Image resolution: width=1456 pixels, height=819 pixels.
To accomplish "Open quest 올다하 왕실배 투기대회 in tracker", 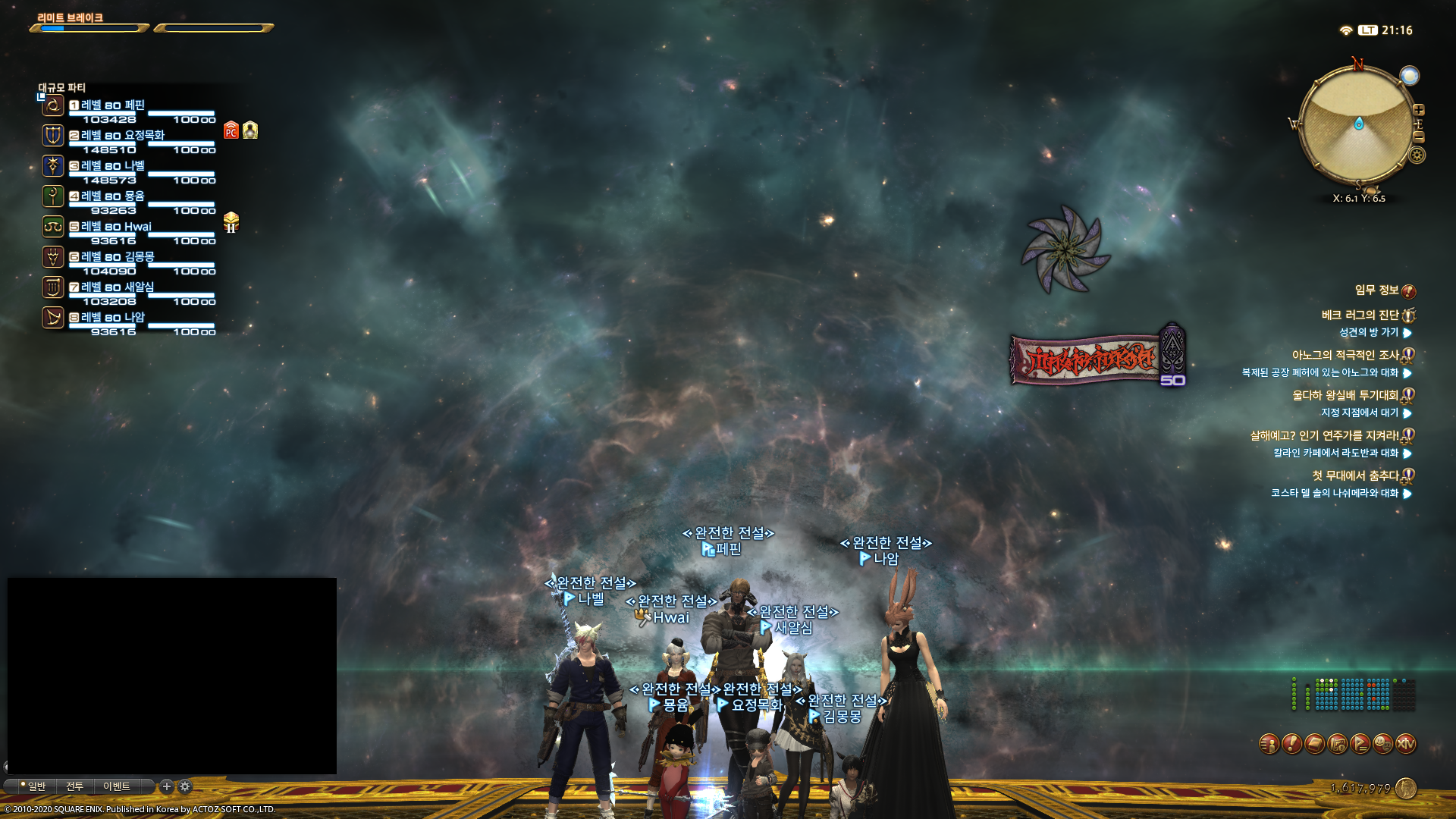I will (x=1345, y=396).
